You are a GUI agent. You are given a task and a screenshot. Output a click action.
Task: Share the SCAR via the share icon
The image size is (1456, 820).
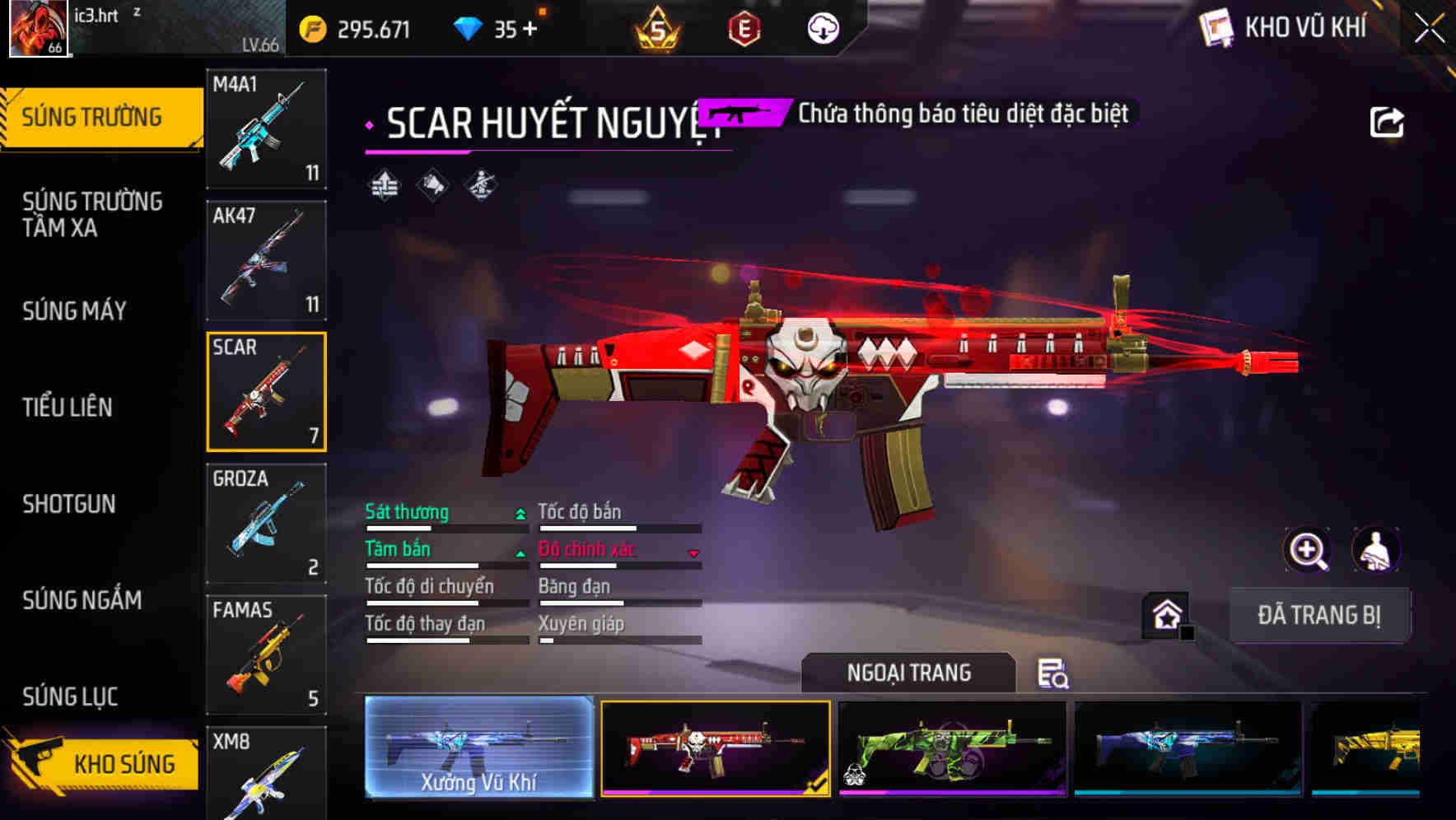coord(1388,121)
